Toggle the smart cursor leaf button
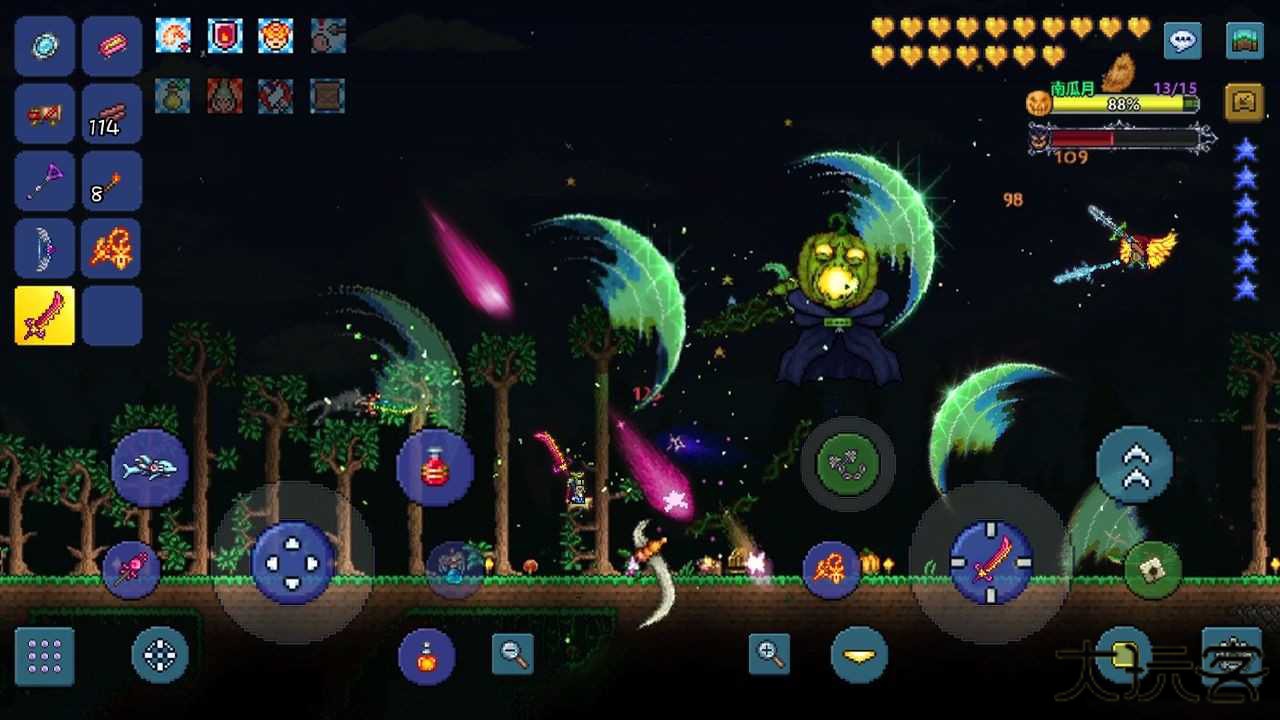The height and width of the screenshot is (720, 1280). (x=1152, y=566)
